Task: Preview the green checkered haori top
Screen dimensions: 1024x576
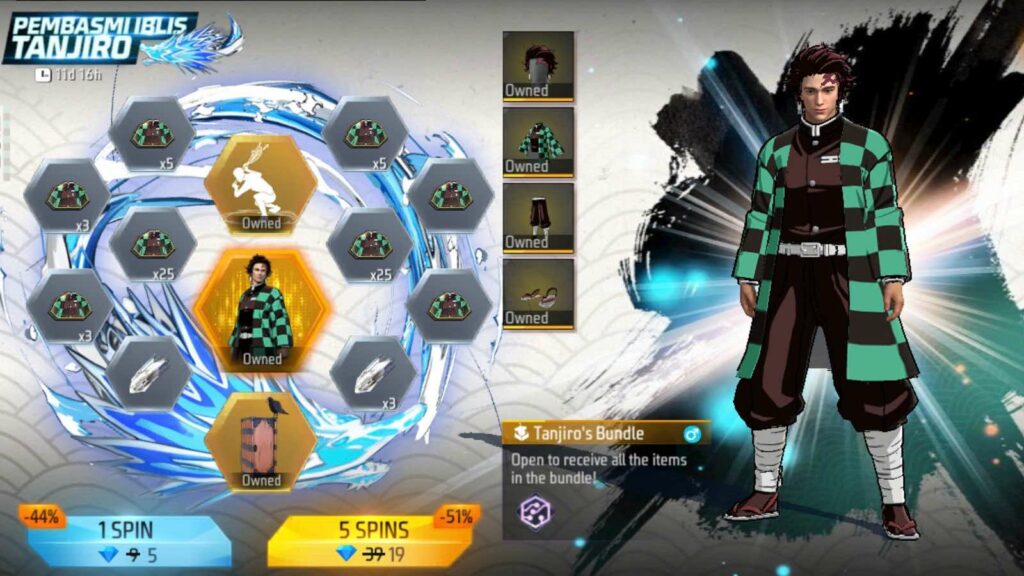Action: click(x=538, y=142)
